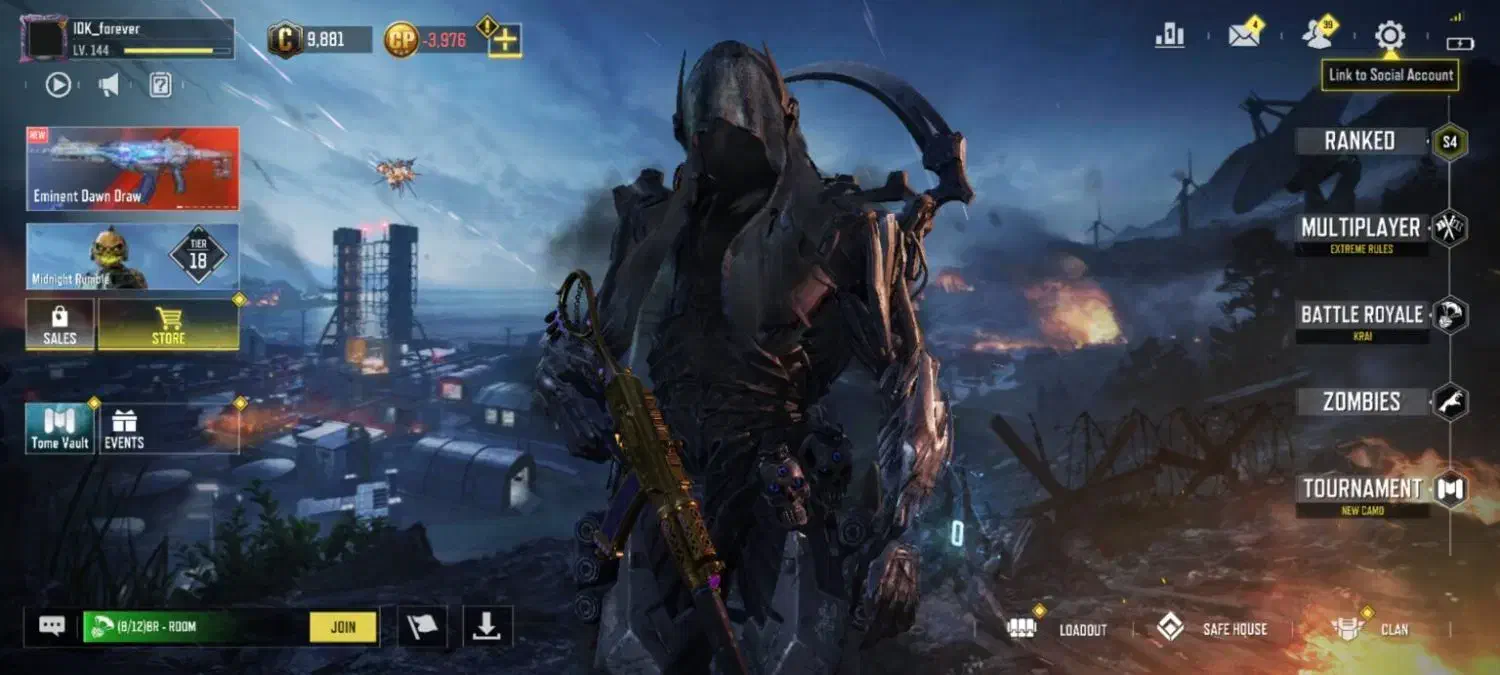
Task: Go to the Store
Action: [168, 325]
